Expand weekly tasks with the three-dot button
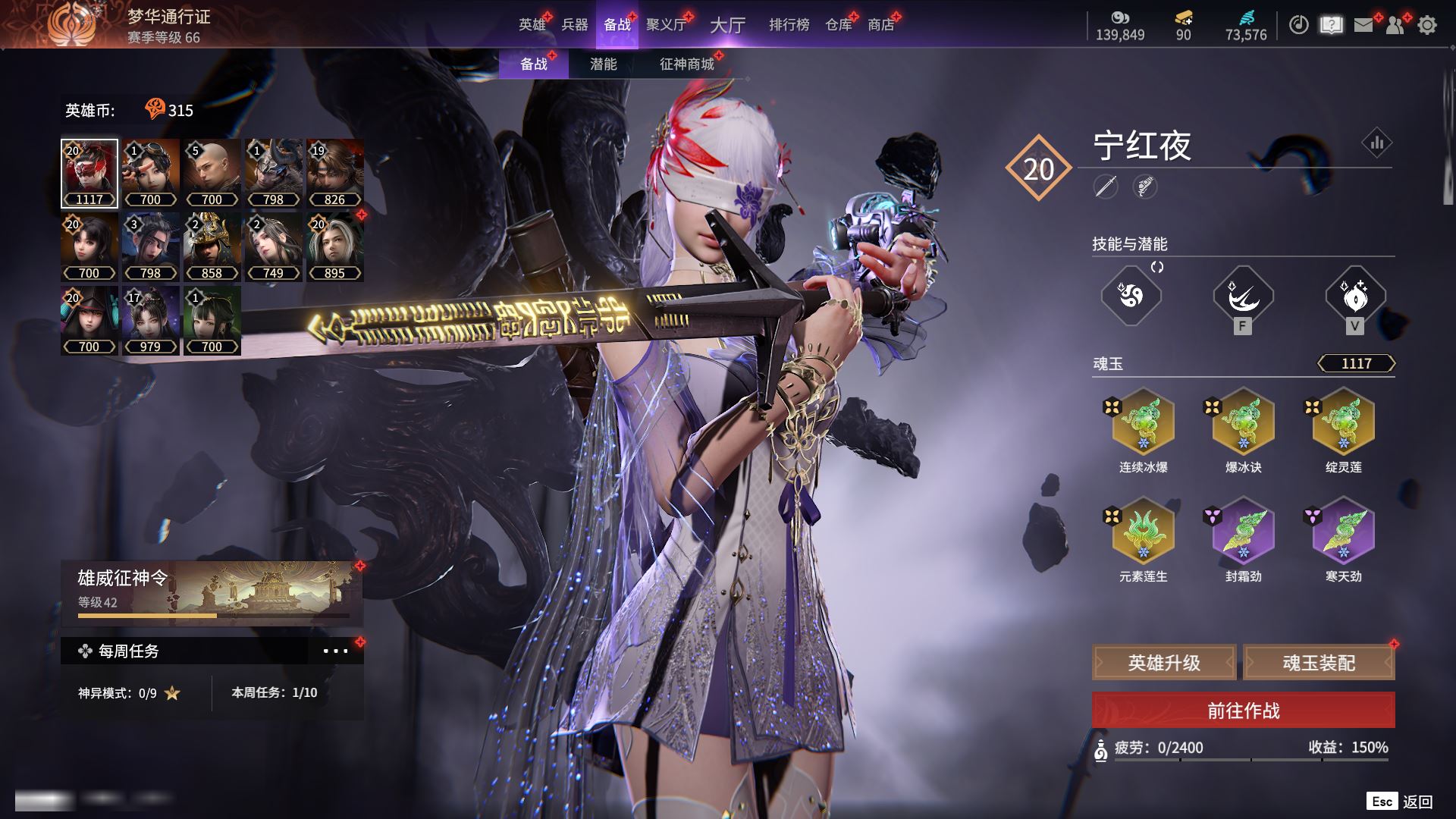 pos(335,651)
